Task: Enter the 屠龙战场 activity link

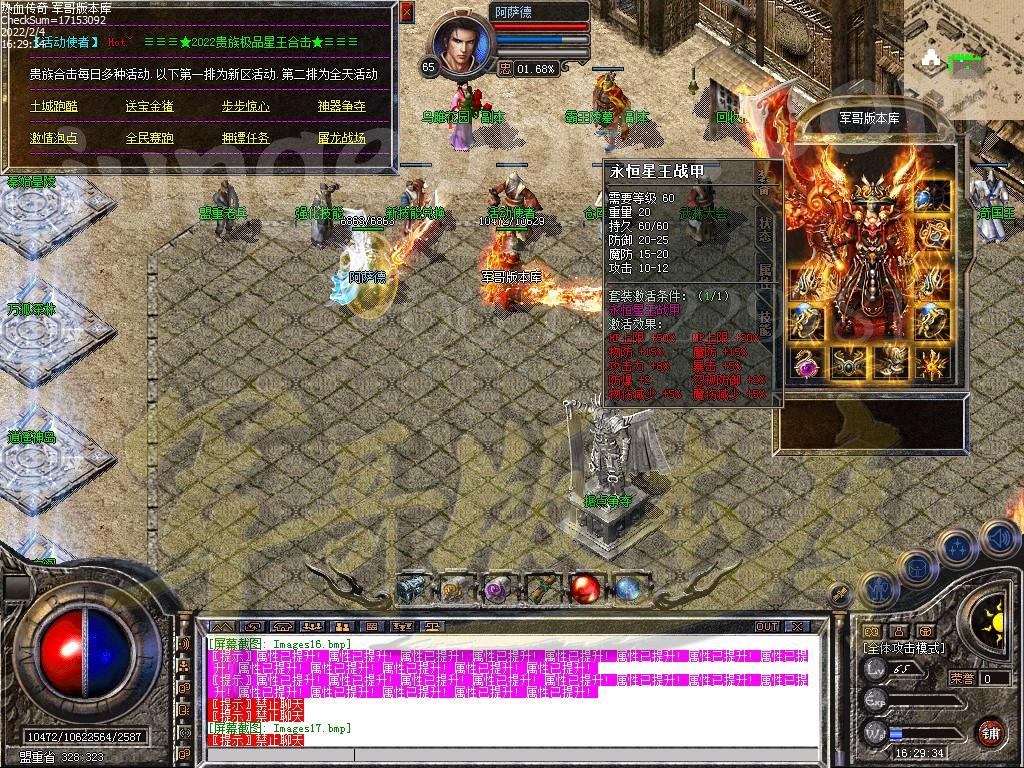Action: click(341, 138)
